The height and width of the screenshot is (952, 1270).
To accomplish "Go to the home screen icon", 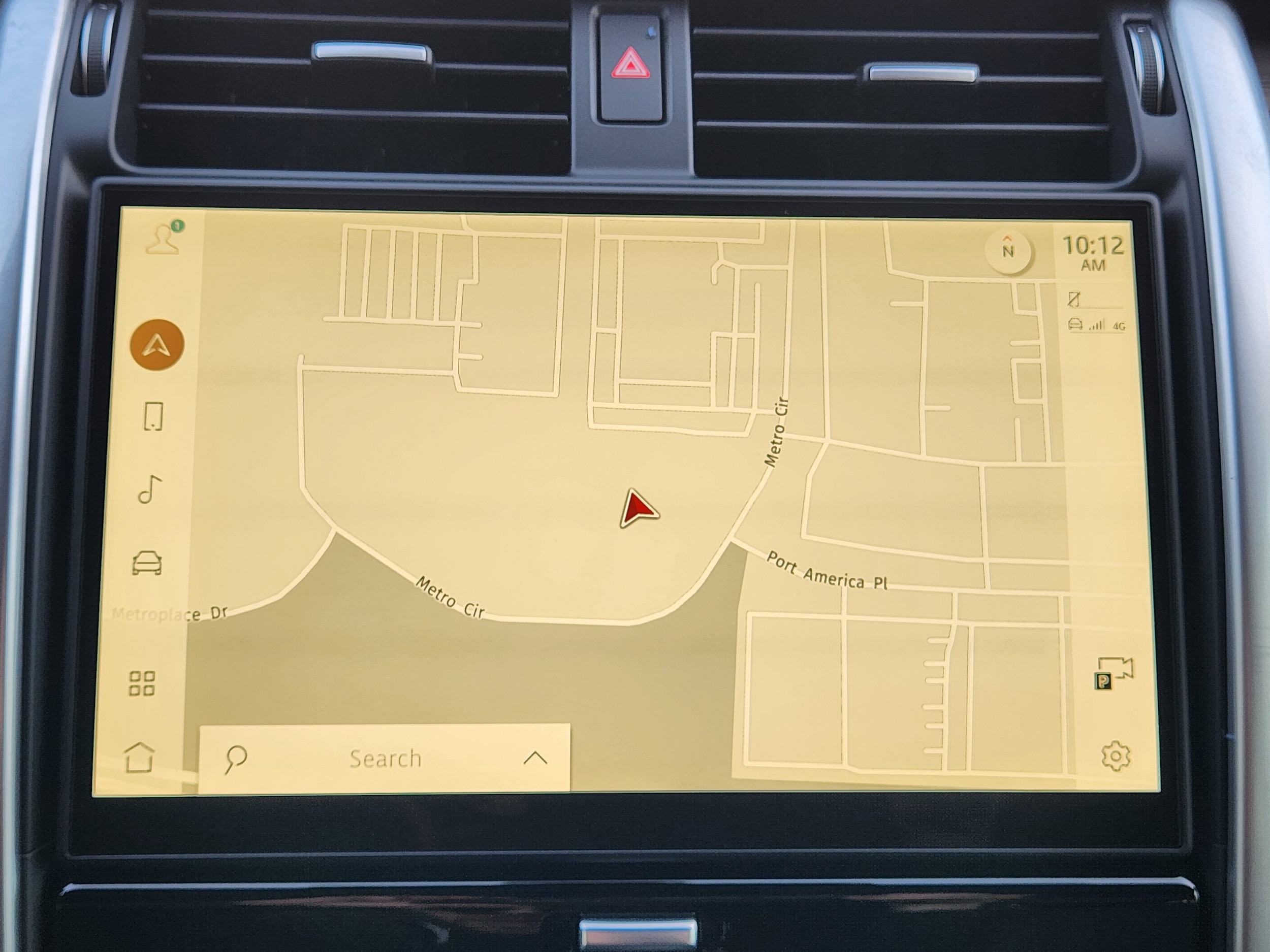I will [x=140, y=758].
